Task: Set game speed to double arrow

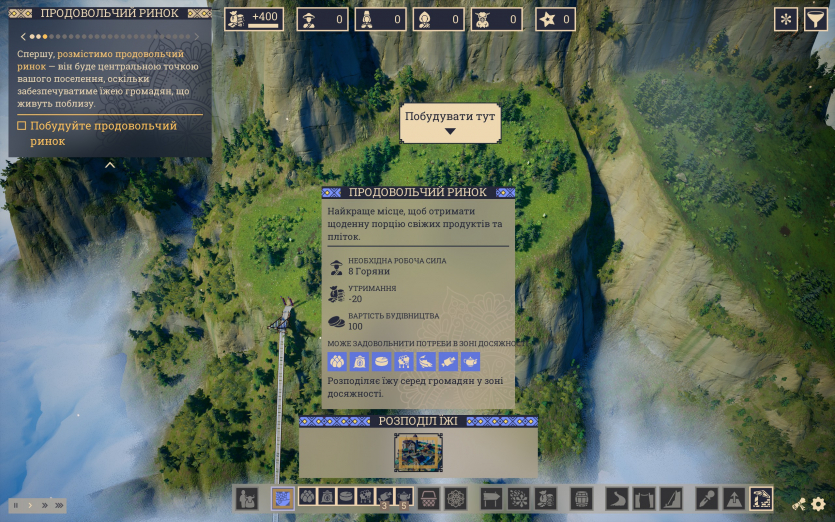Action: 44,505
